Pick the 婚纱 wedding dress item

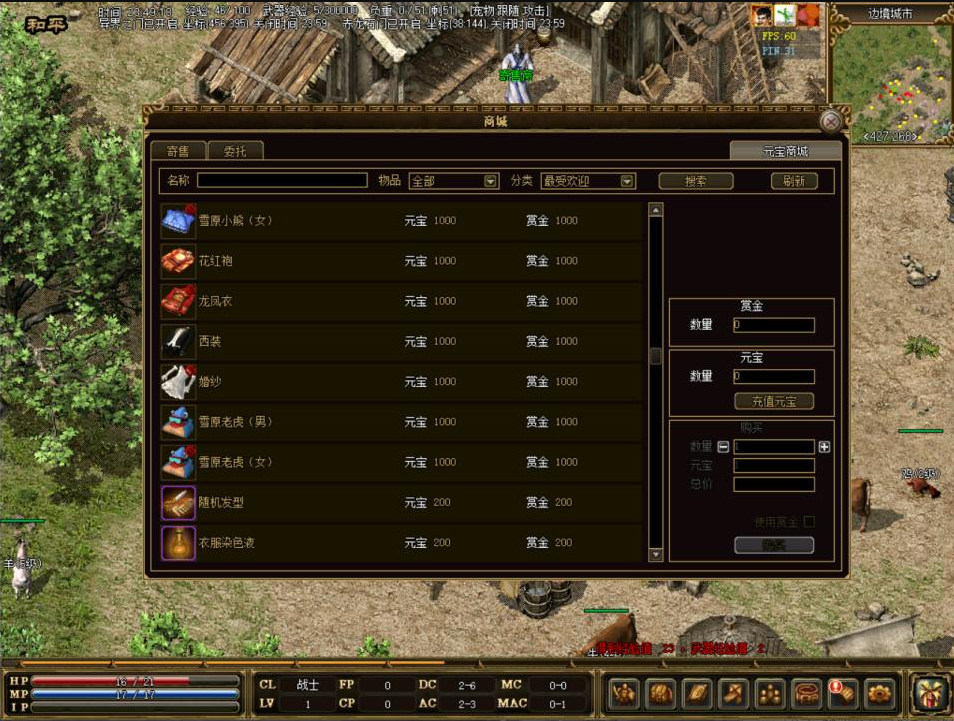click(x=400, y=381)
